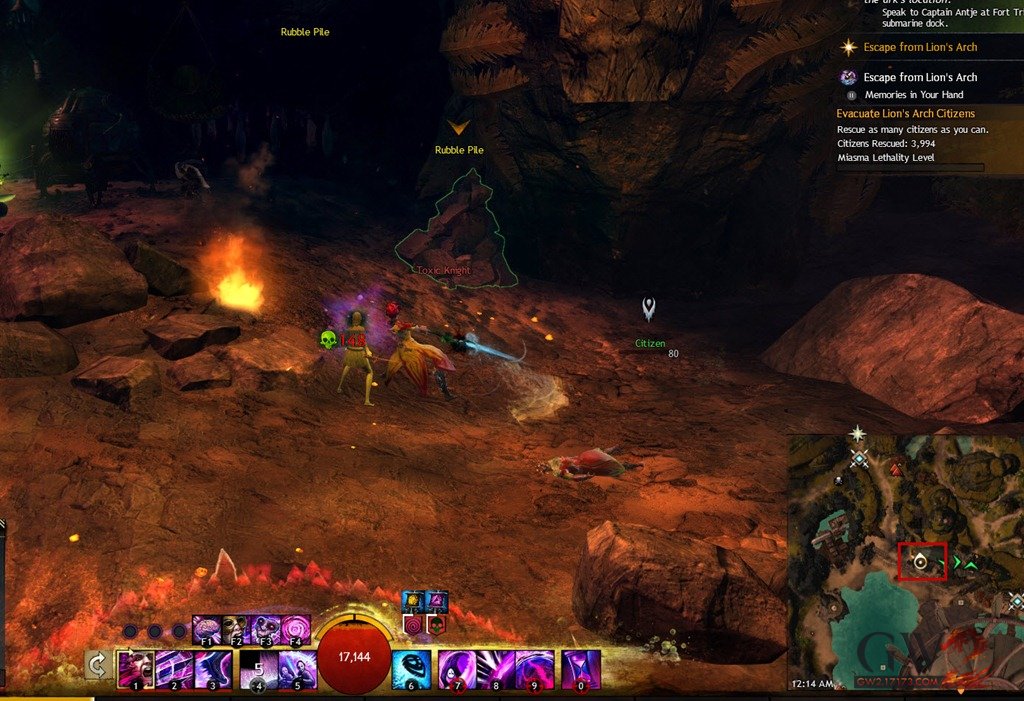Trigger the hourglass elite skill
The height and width of the screenshot is (701, 1024).
tap(581, 669)
